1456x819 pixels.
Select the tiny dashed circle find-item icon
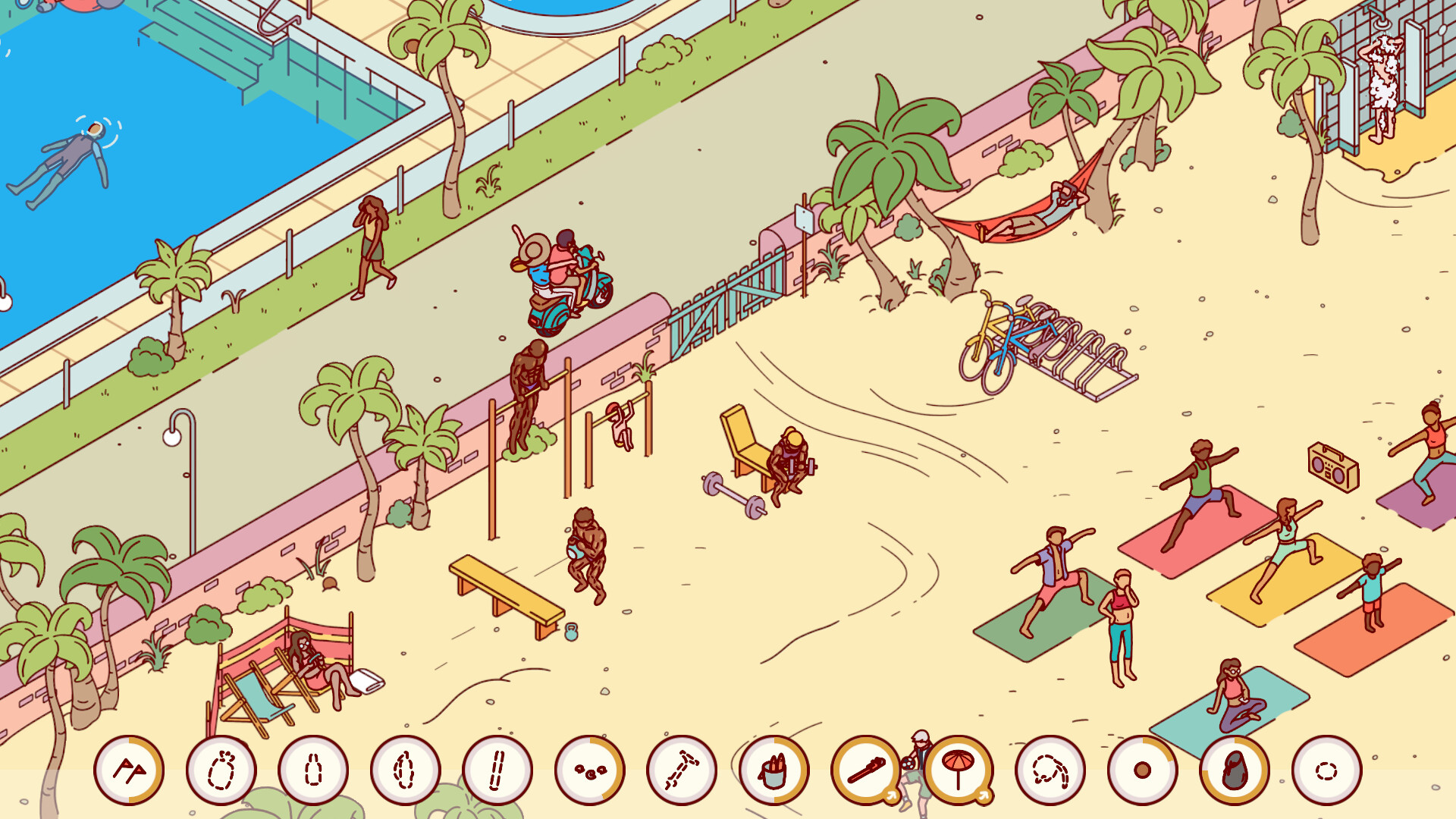pyautogui.click(x=1326, y=770)
